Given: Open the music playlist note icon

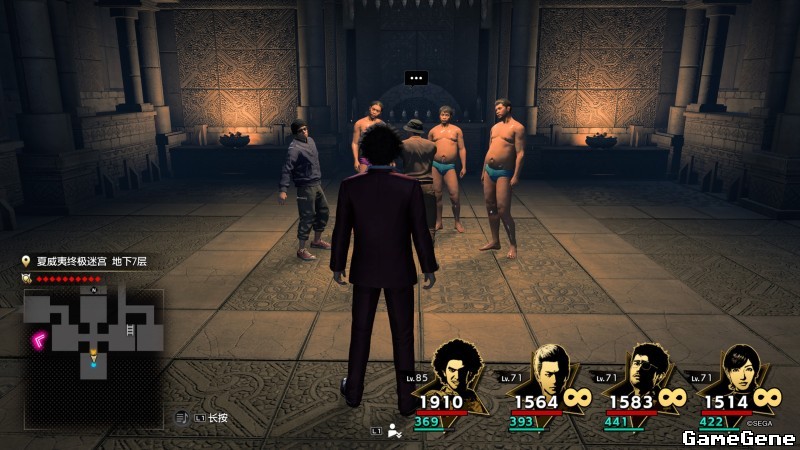Looking at the screenshot, I should pyautogui.click(x=182, y=417).
